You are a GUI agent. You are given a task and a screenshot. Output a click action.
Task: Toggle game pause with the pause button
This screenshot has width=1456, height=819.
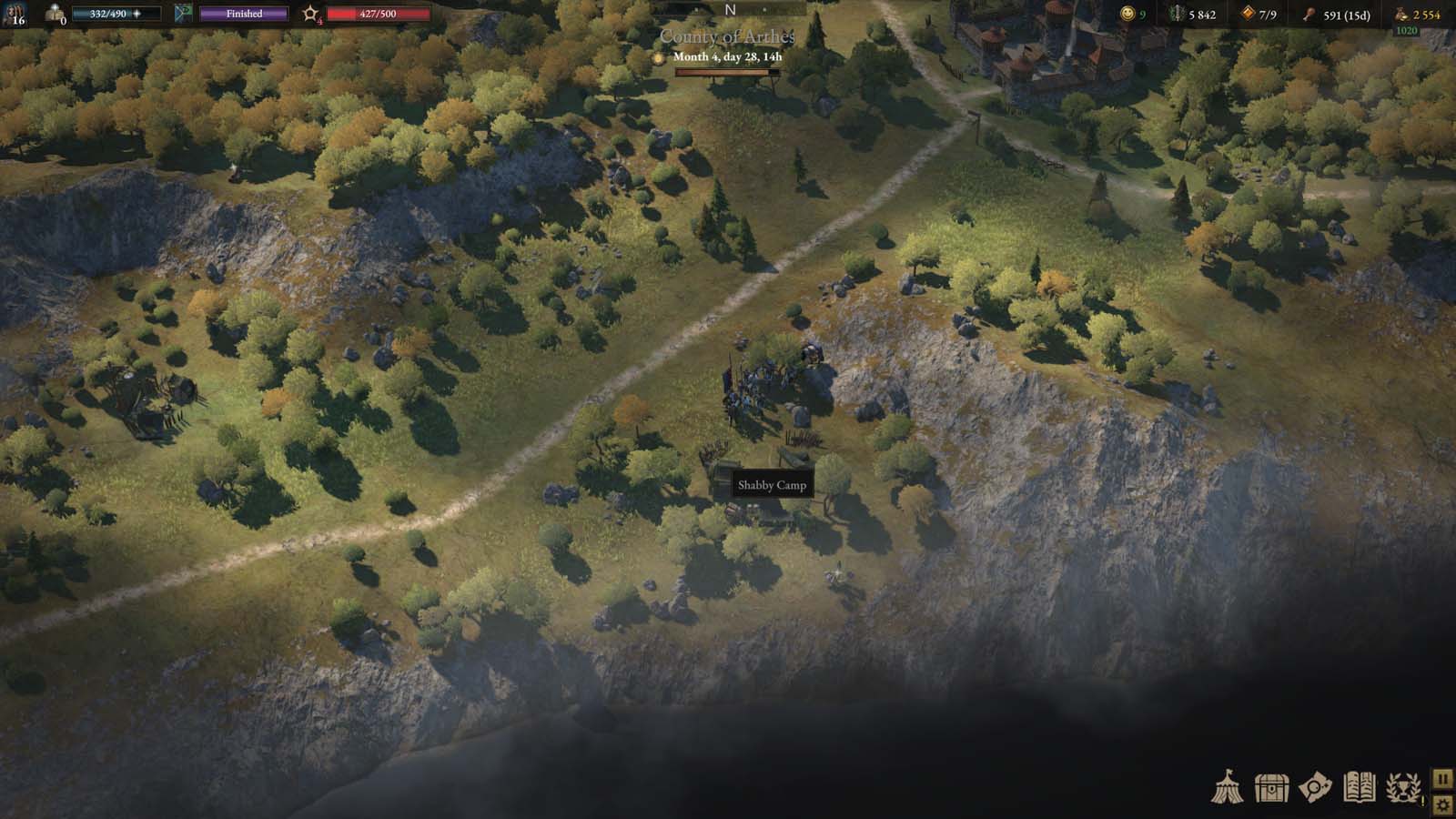coord(1441,780)
